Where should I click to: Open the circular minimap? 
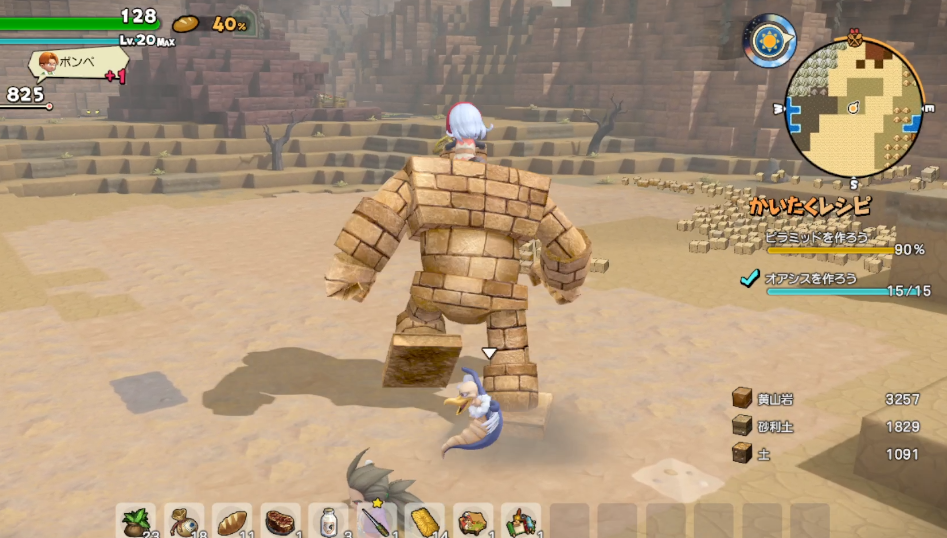pyautogui.click(x=853, y=108)
